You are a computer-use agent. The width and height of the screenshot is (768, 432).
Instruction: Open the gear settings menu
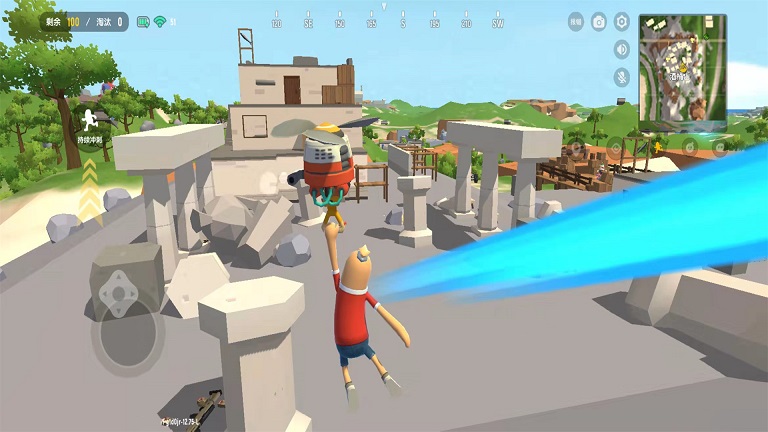(x=621, y=21)
